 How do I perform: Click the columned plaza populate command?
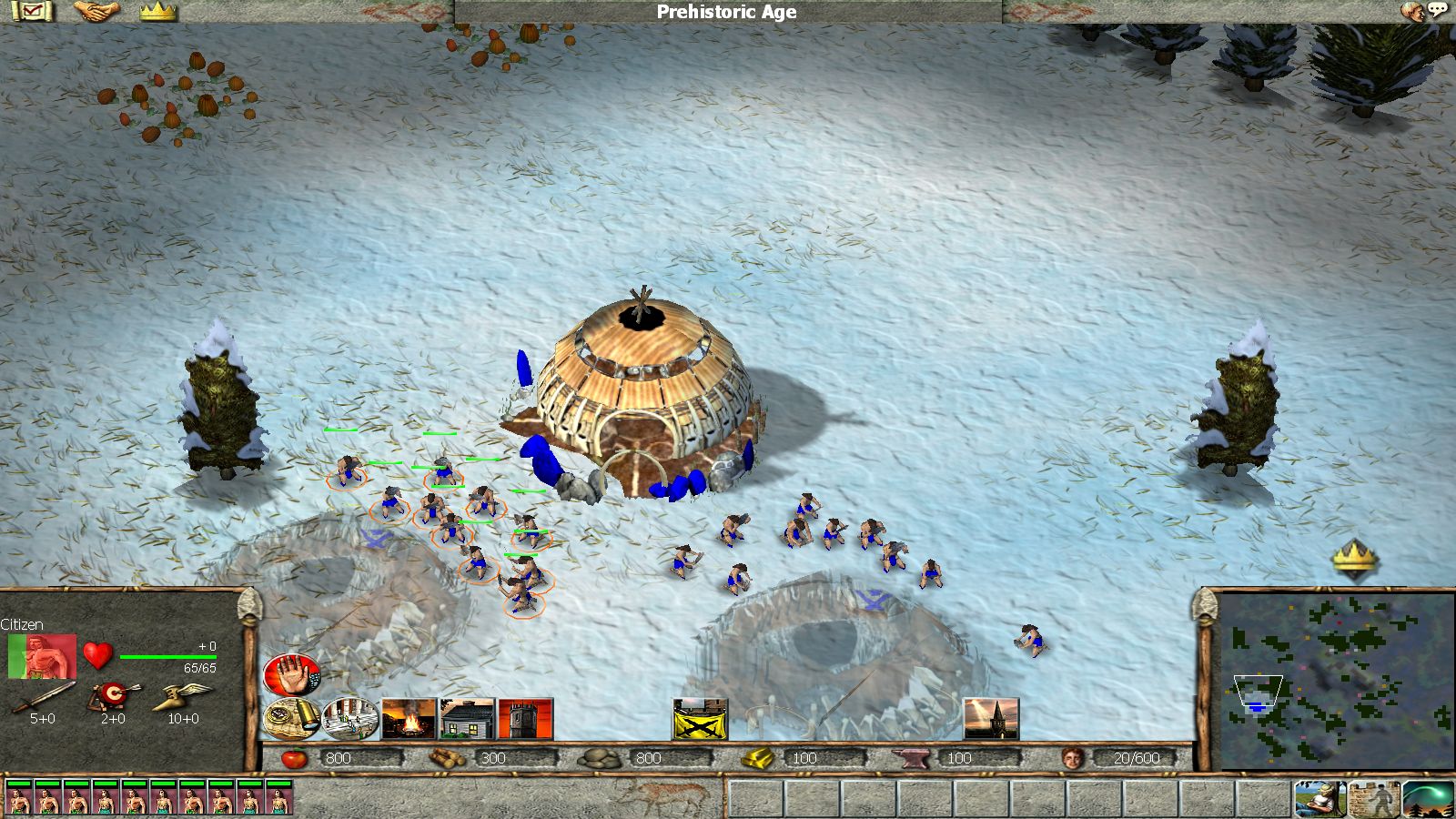[350, 719]
